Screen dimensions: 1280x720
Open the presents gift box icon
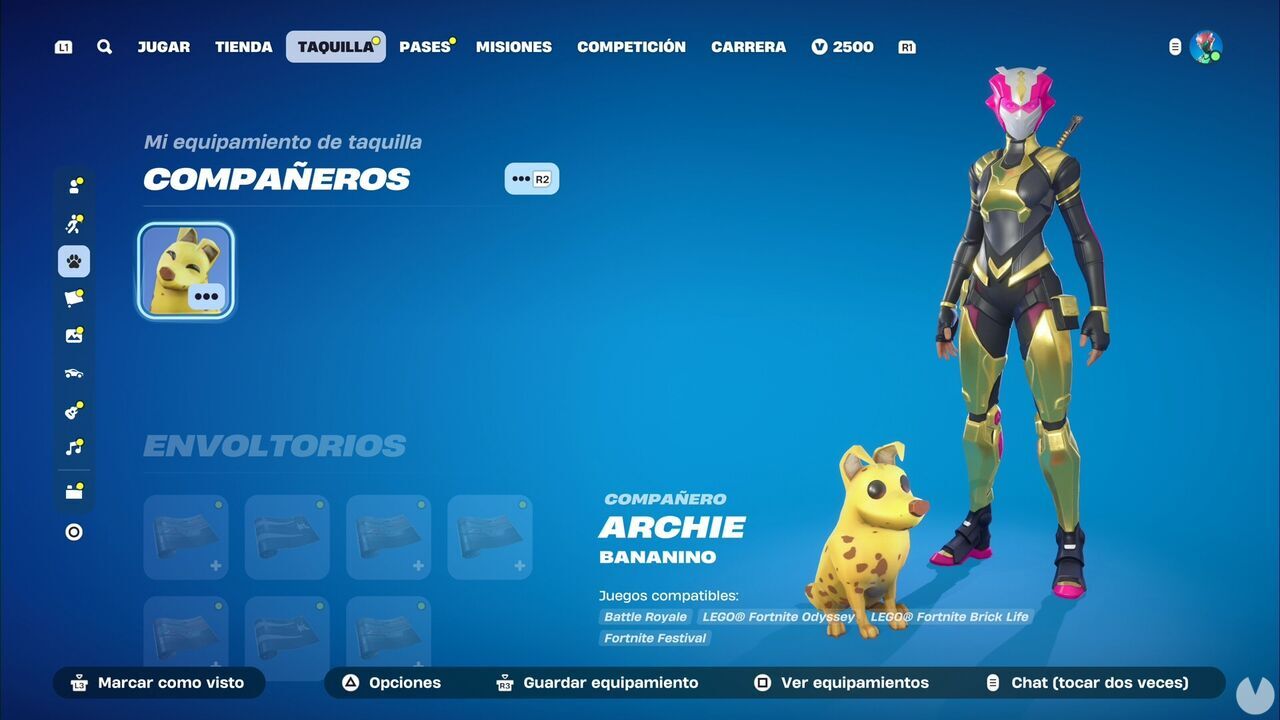tap(73, 490)
